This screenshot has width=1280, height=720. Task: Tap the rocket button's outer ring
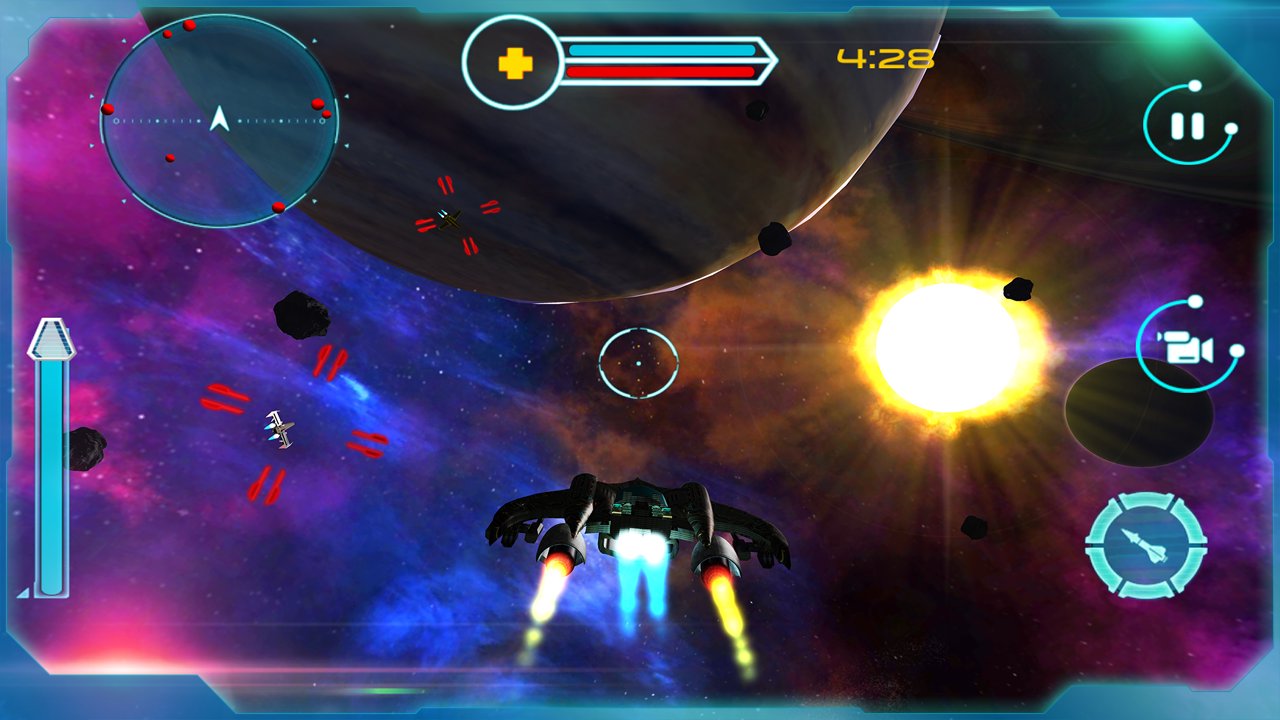(1148, 500)
